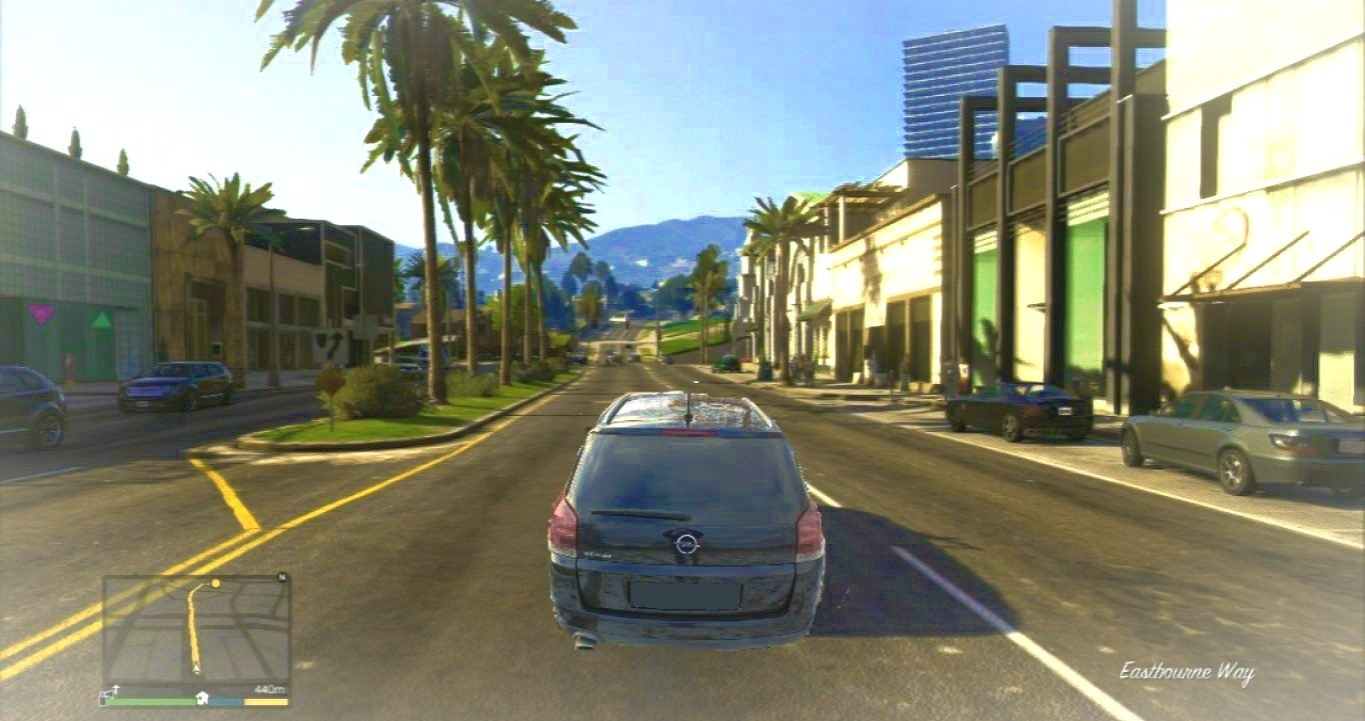1365x721 pixels.
Task: Select the yellow waypoint destination dot
Action: click(215, 583)
